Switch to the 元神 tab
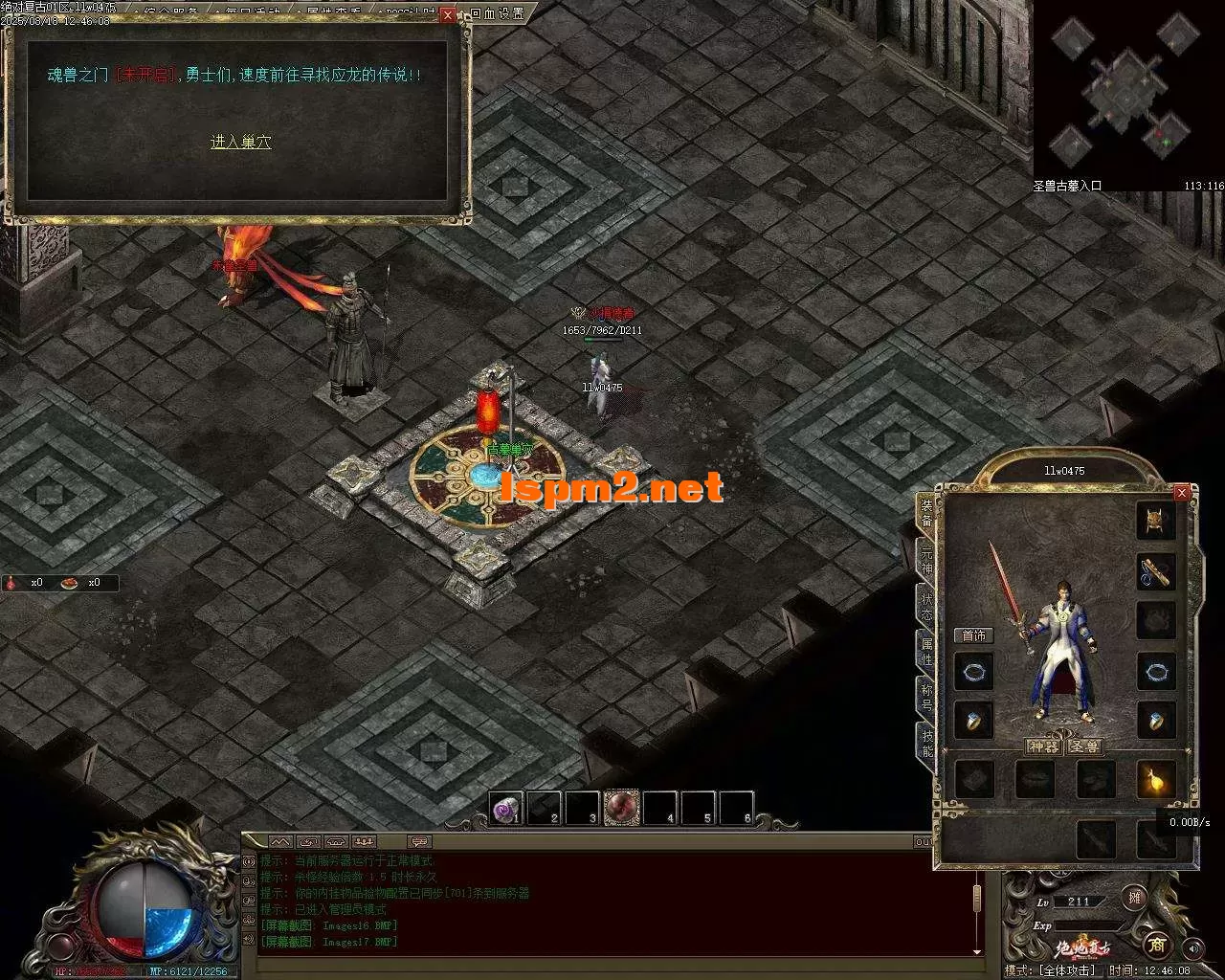 pos(925,561)
